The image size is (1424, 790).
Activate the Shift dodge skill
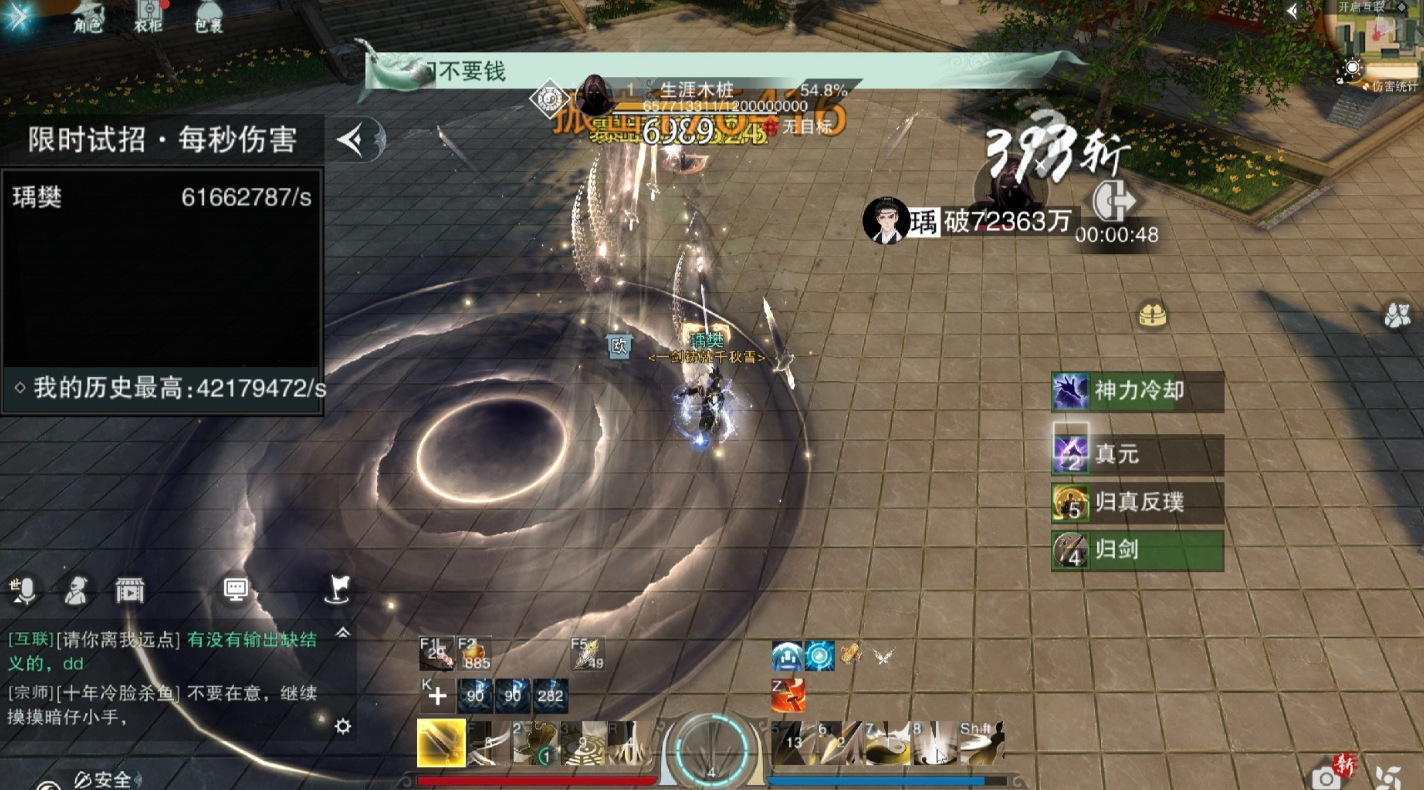(981, 744)
